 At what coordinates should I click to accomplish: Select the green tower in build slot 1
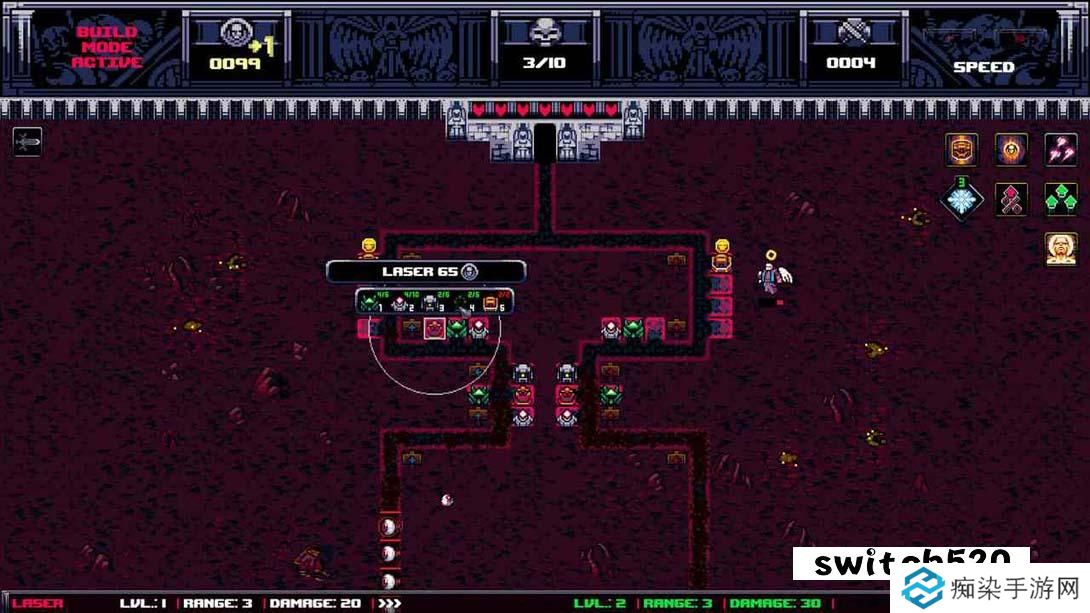(x=370, y=301)
